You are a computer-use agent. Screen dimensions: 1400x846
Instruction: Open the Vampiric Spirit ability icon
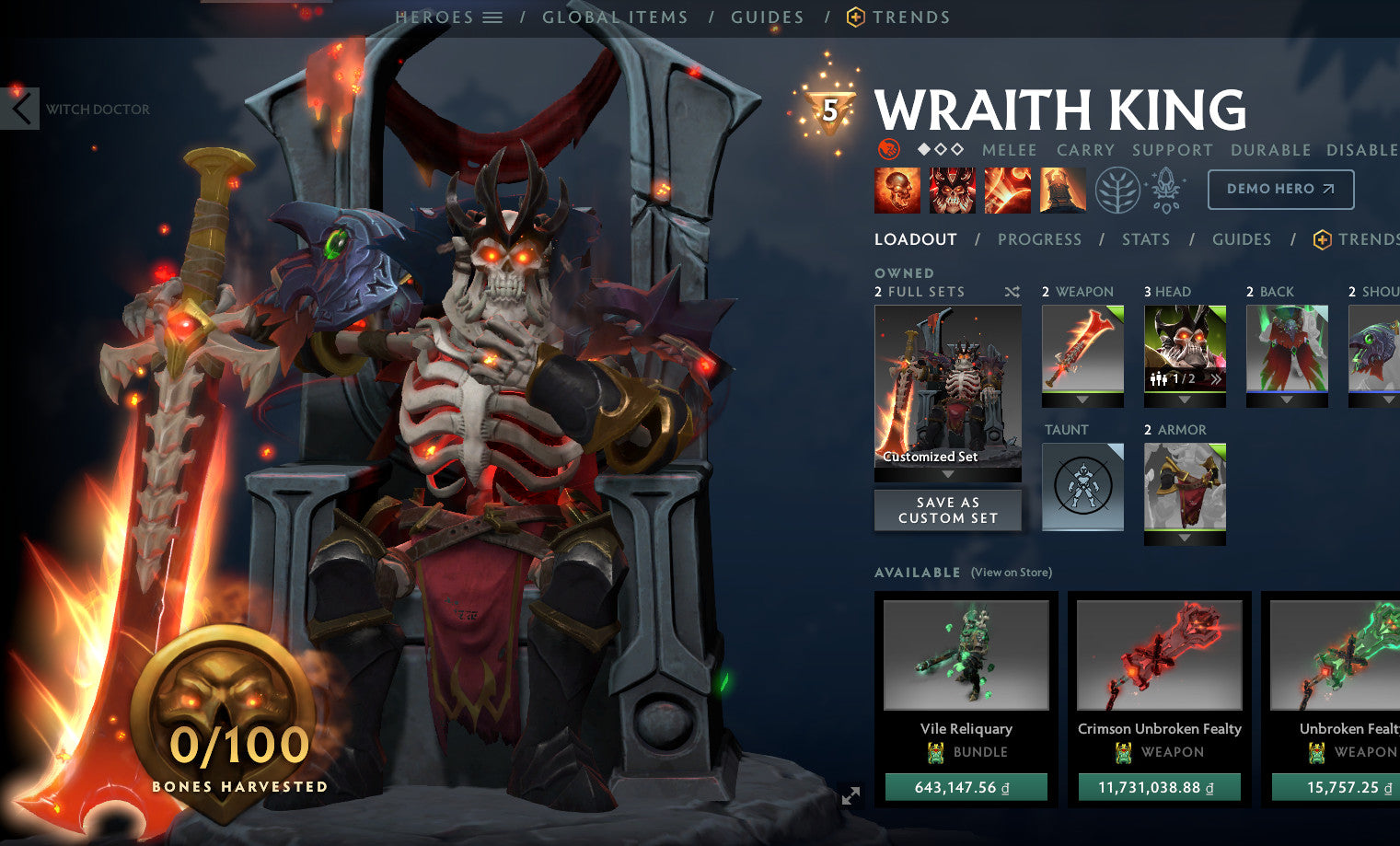click(x=952, y=190)
